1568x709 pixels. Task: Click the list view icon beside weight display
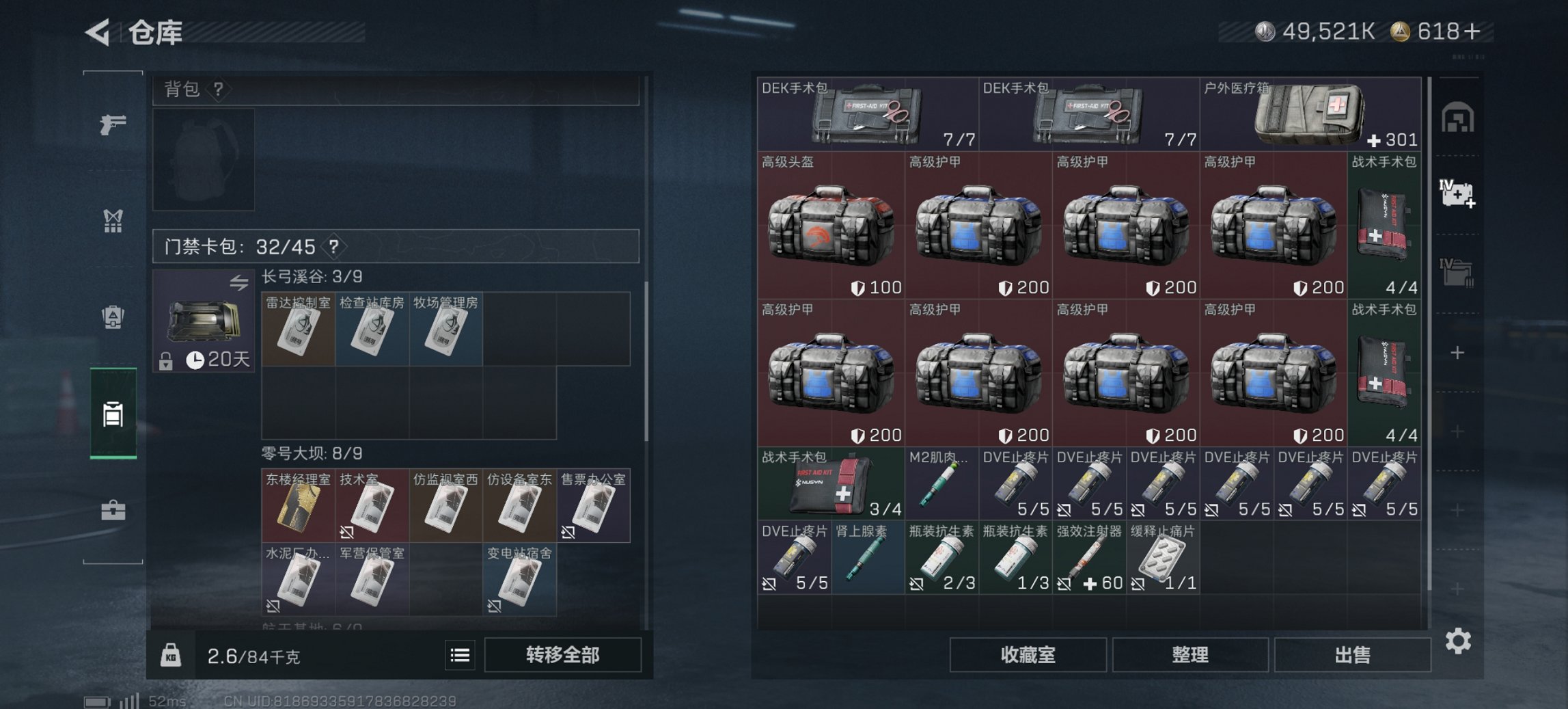point(459,654)
